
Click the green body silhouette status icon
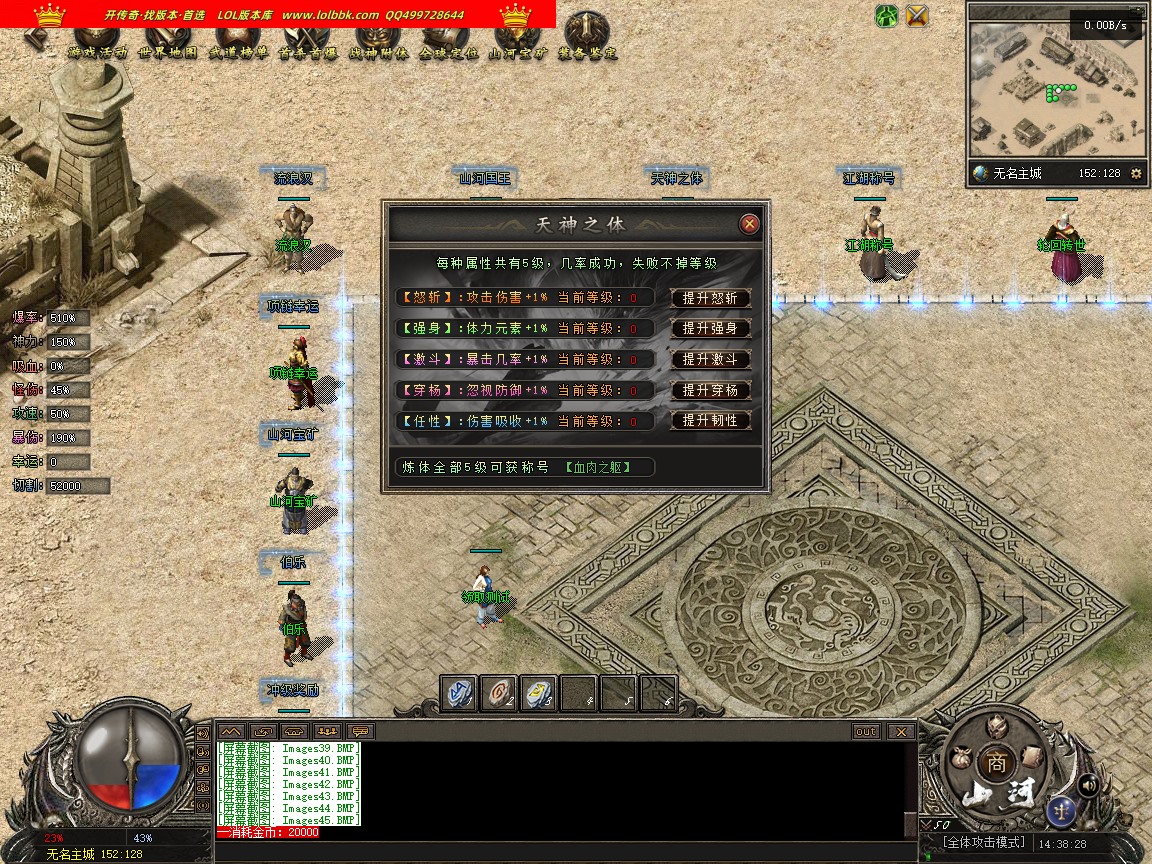[886, 16]
